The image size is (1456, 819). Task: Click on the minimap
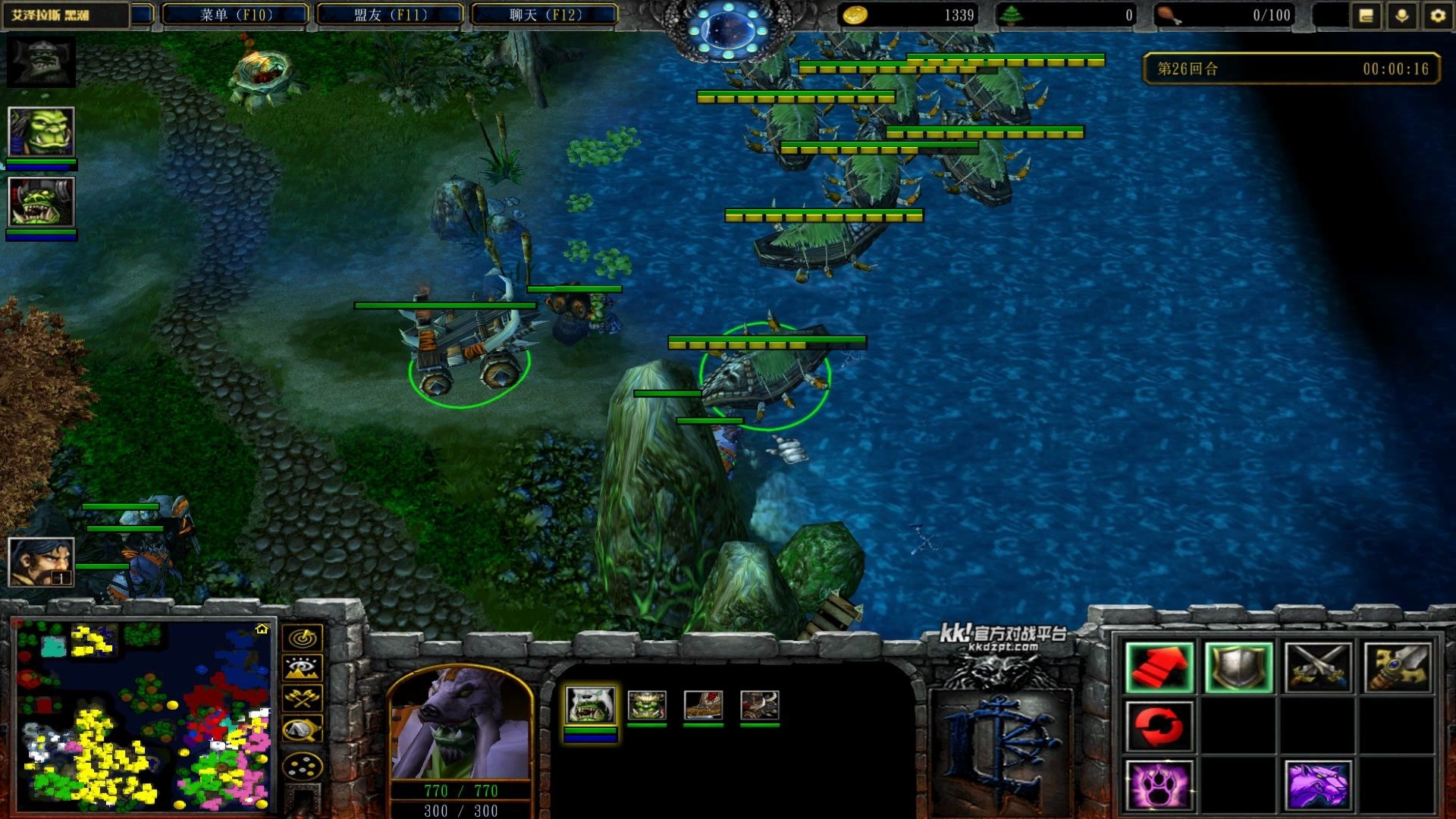point(144,715)
